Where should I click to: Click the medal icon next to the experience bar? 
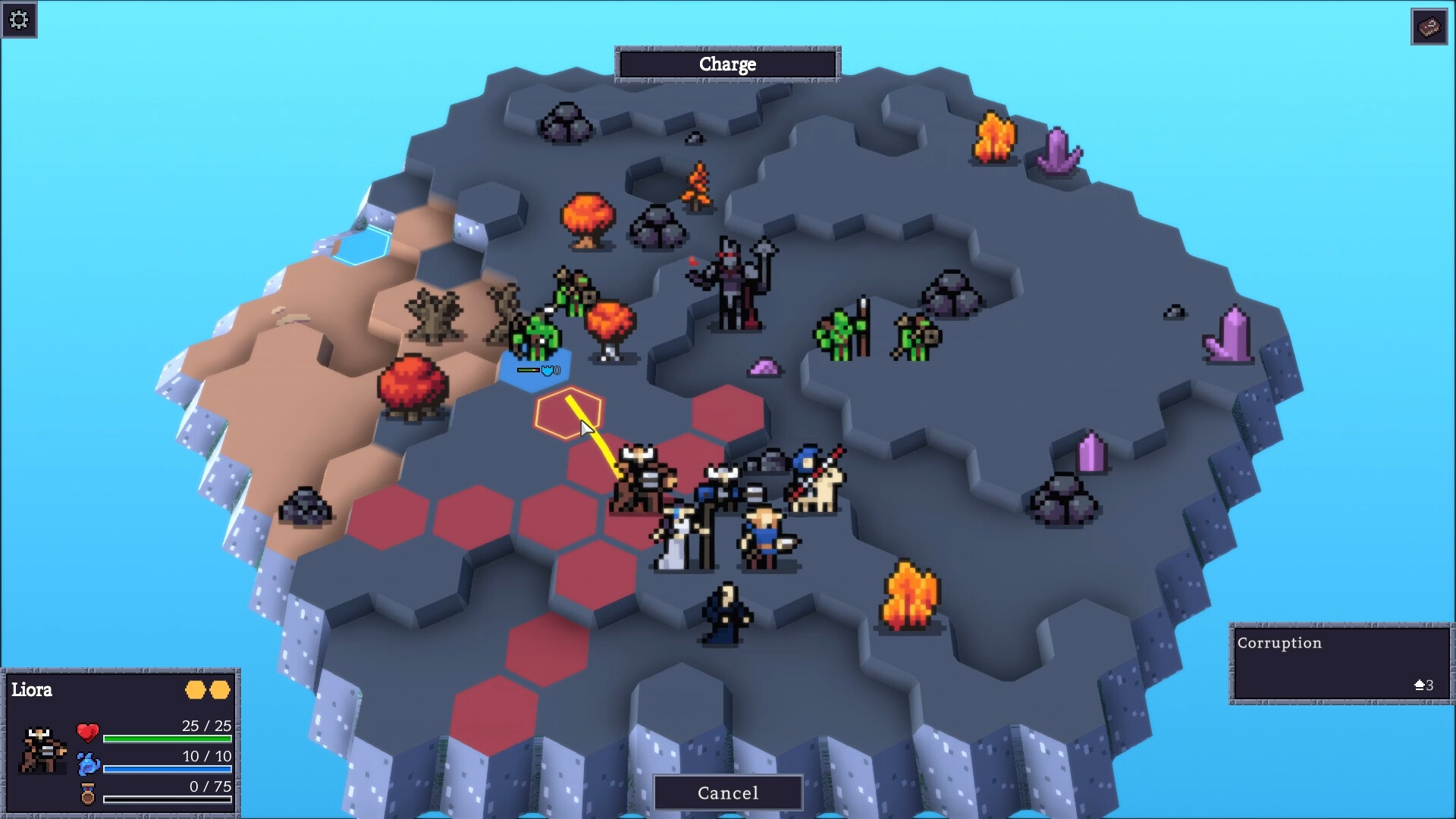point(86,793)
